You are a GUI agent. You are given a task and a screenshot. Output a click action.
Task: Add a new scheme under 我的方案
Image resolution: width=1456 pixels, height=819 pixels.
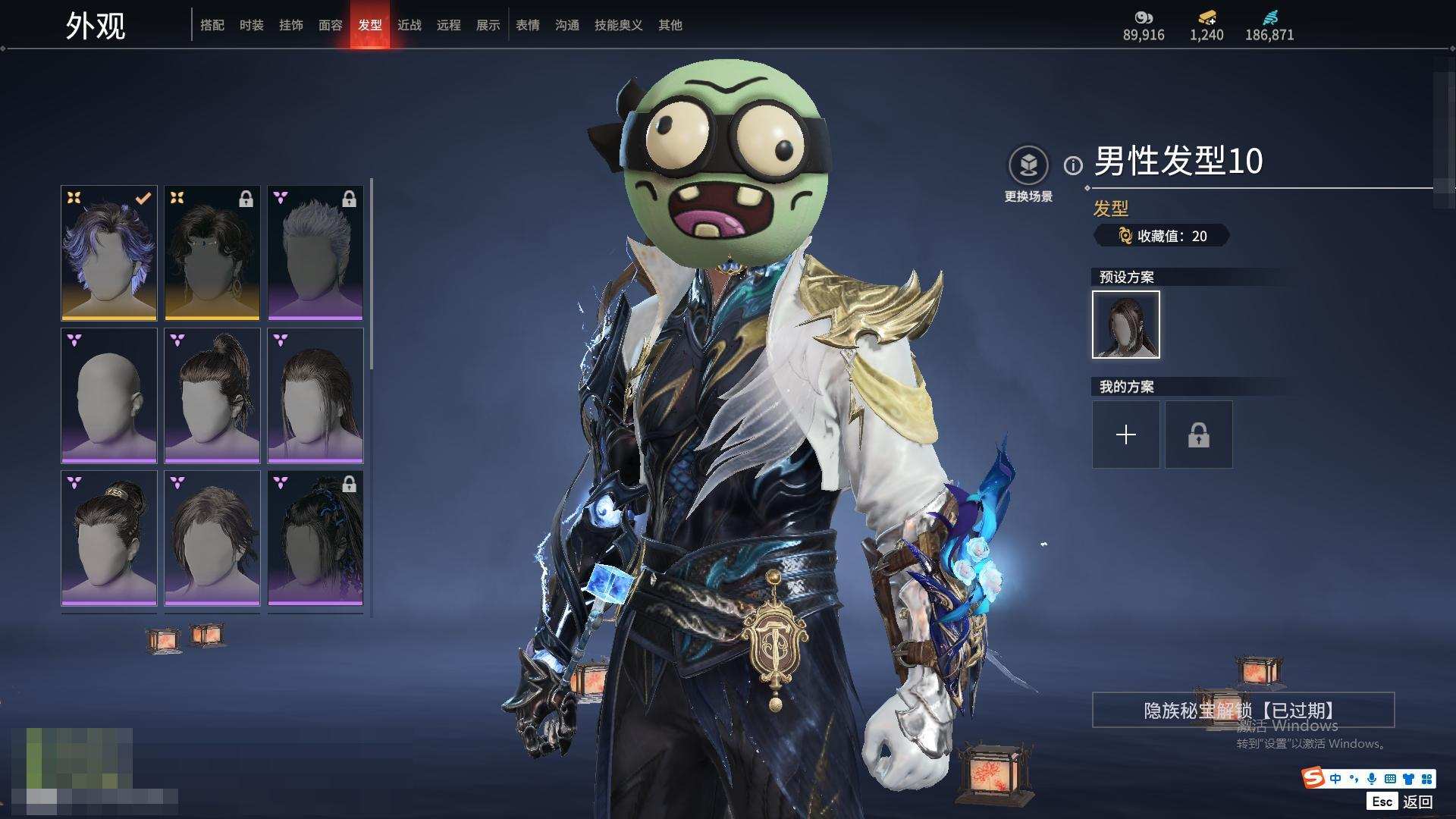[x=1126, y=435]
